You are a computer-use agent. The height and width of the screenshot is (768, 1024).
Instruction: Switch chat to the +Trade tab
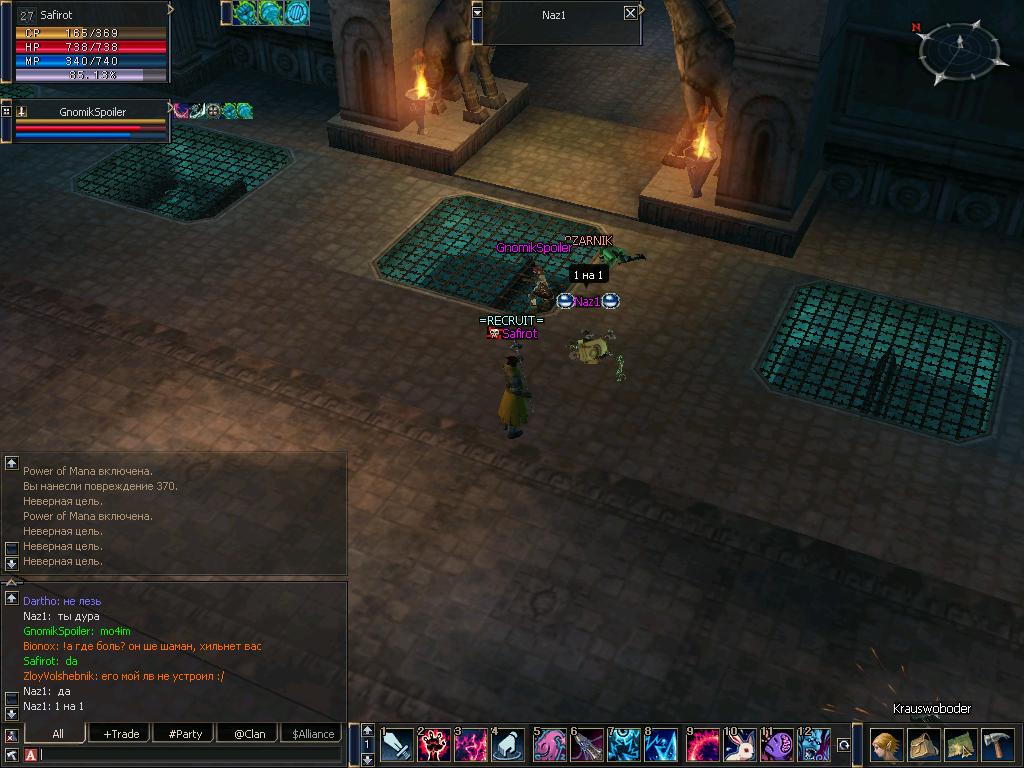121,733
